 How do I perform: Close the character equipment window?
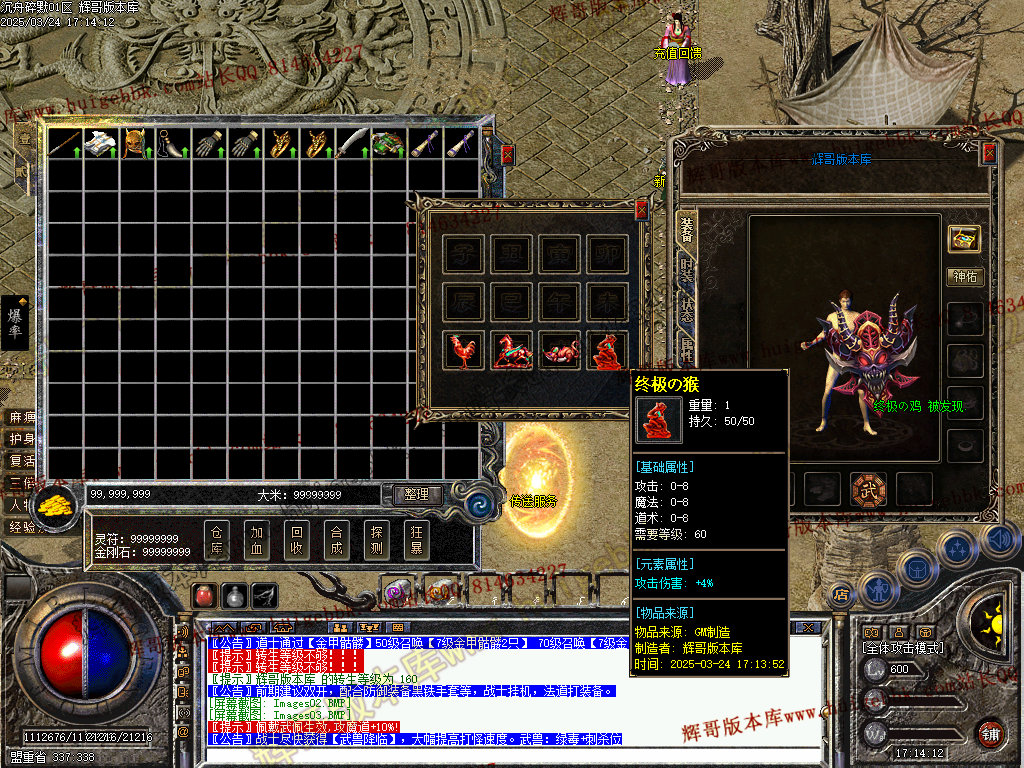(989, 153)
